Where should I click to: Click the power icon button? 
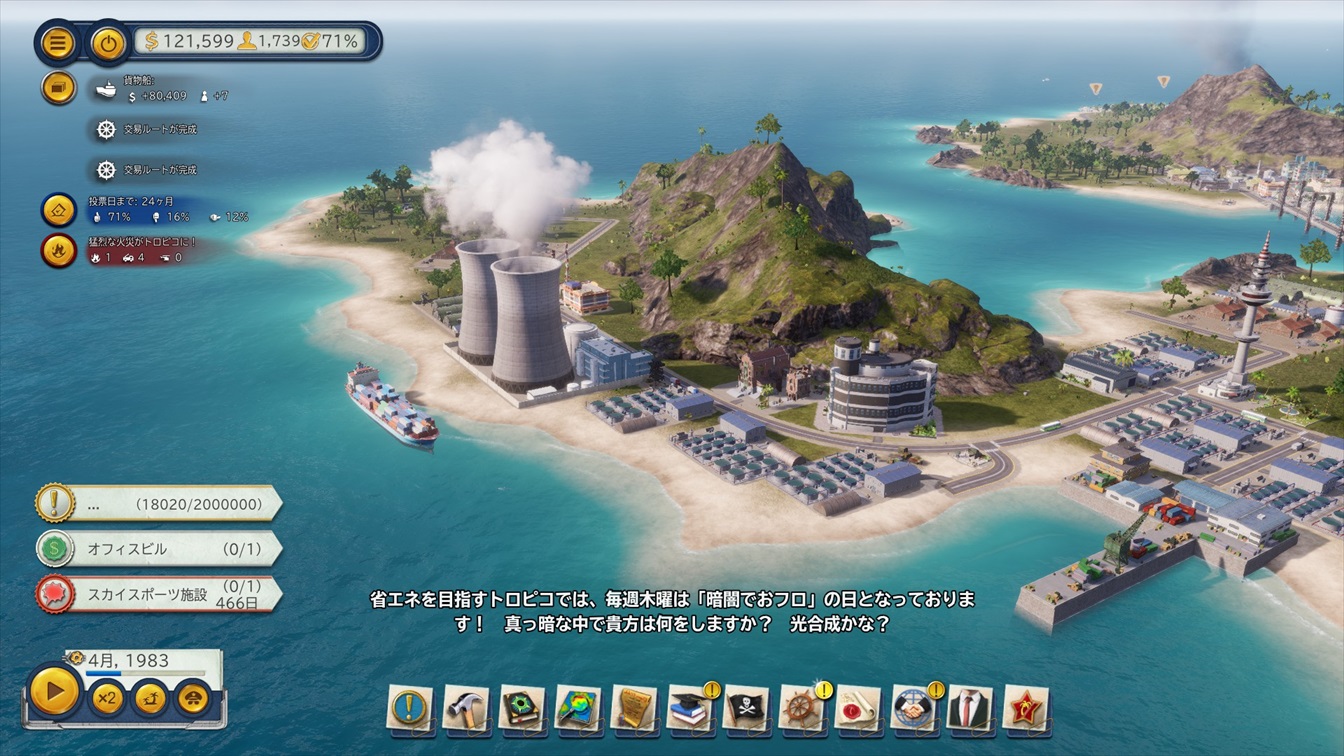108,42
